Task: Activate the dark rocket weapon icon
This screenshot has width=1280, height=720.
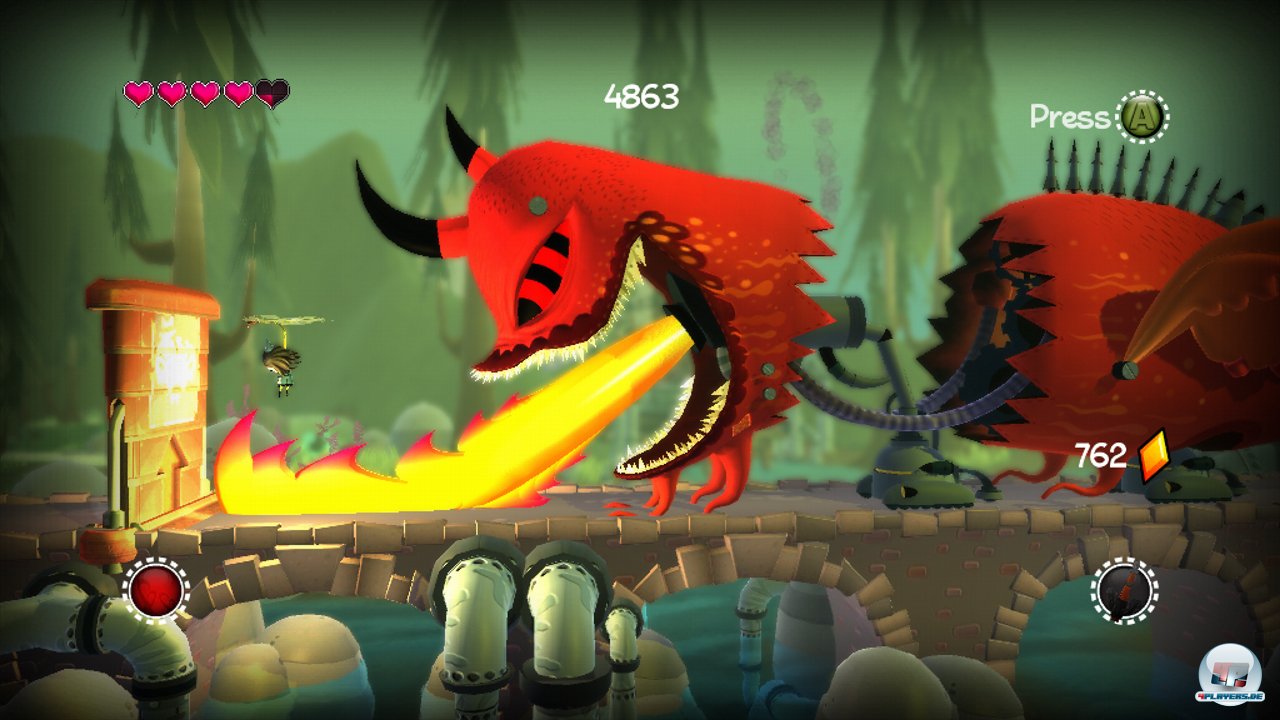Action: tap(1124, 590)
